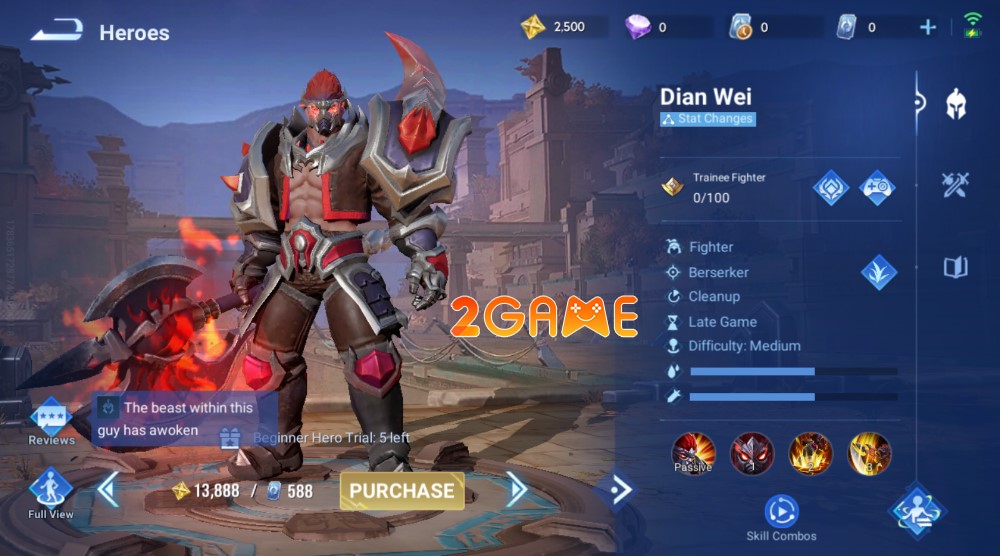Switch to the helmet hero tab
The width and height of the screenshot is (1000, 556).
pos(956,104)
